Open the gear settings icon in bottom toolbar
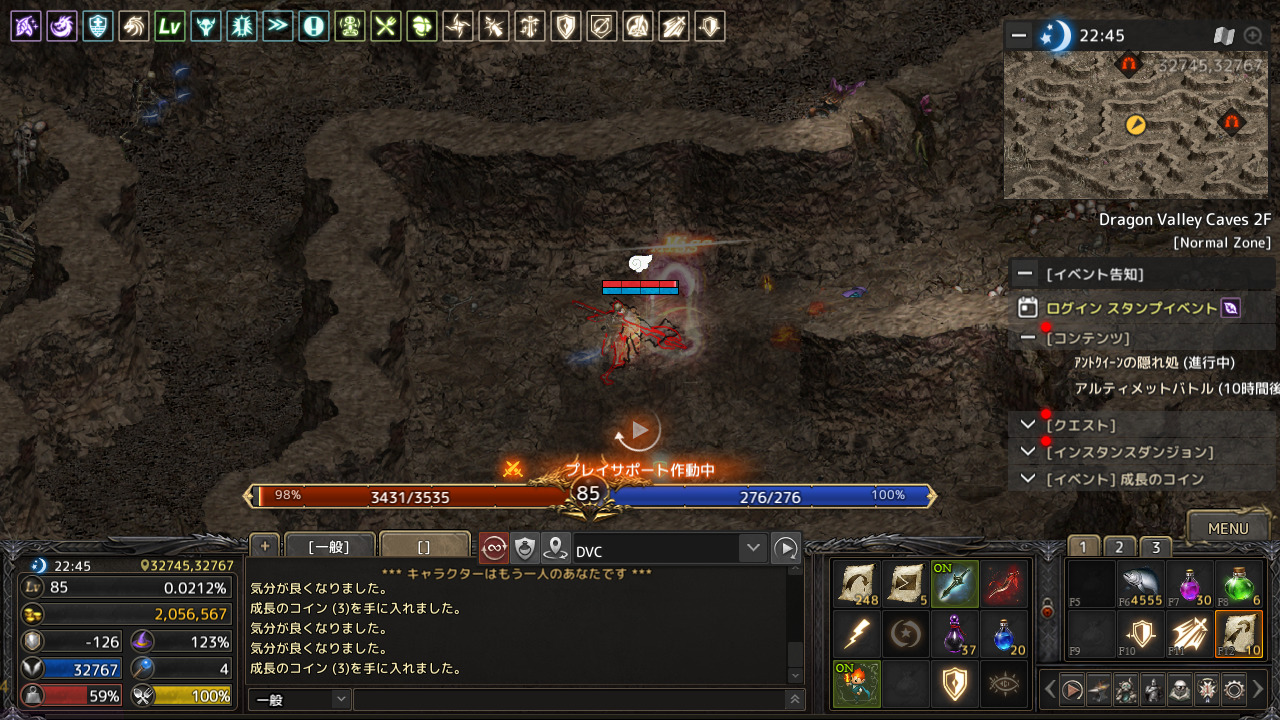Viewport: 1280px width, 720px height. pos(1234,689)
